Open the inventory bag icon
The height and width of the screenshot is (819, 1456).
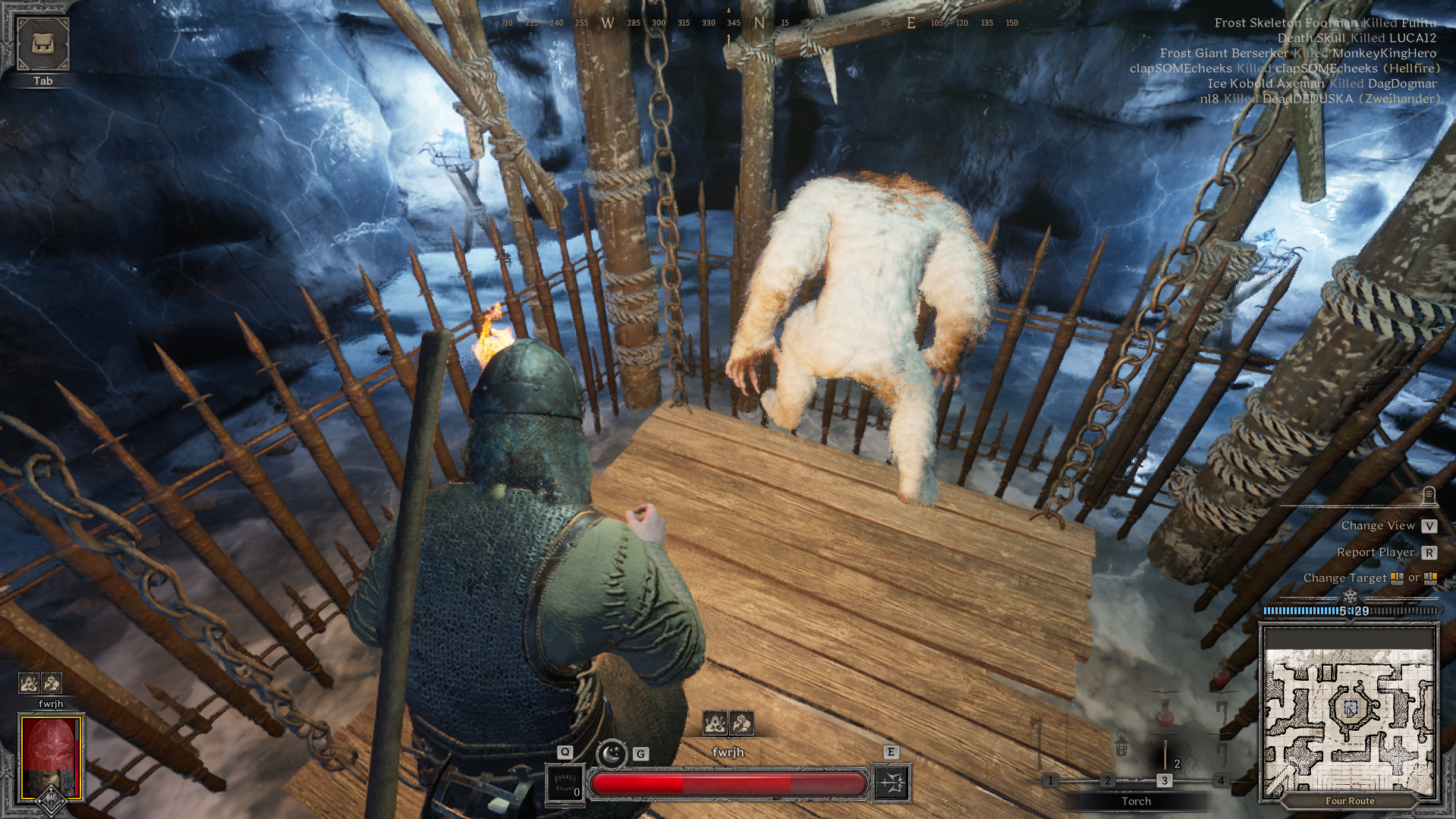coord(42,44)
